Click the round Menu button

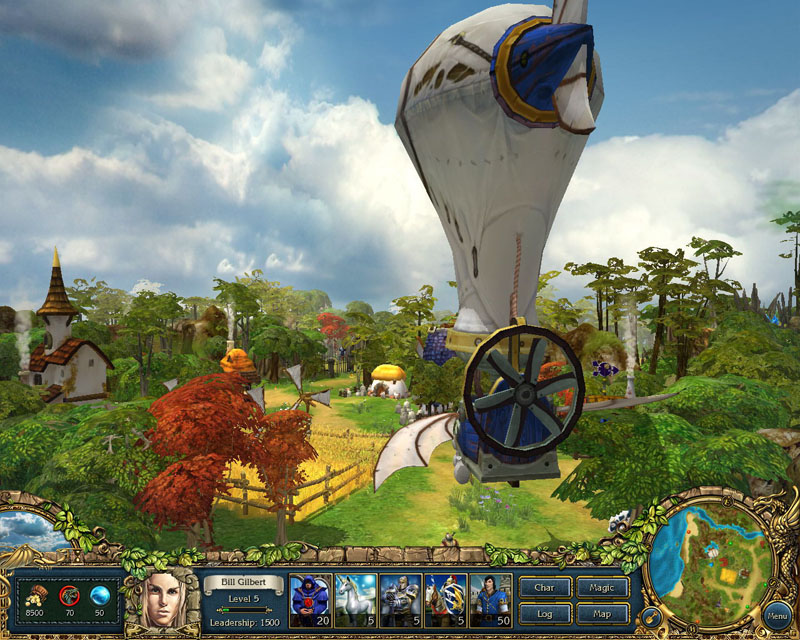[776, 613]
